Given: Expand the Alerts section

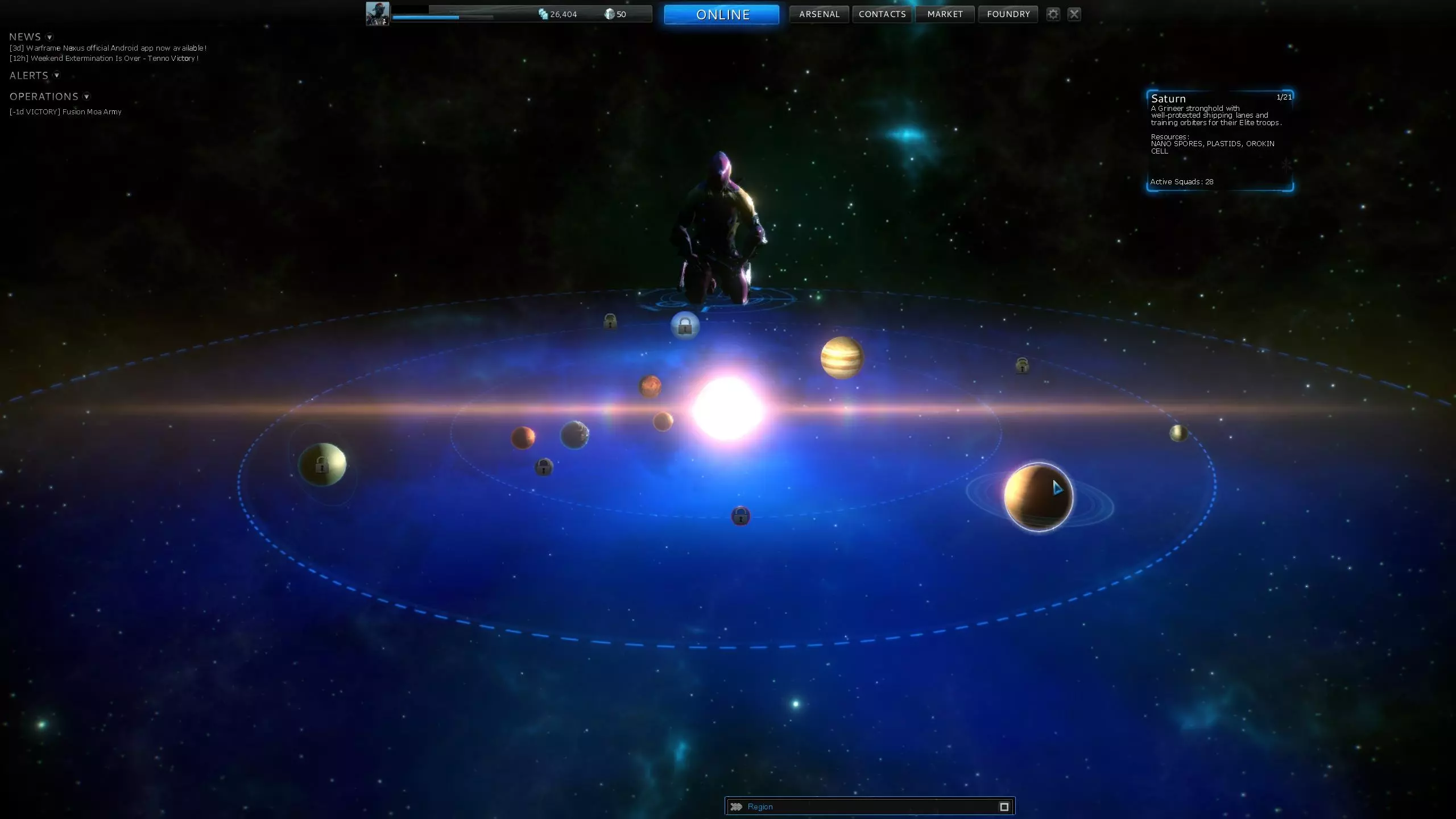Looking at the screenshot, I should (x=56, y=75).
